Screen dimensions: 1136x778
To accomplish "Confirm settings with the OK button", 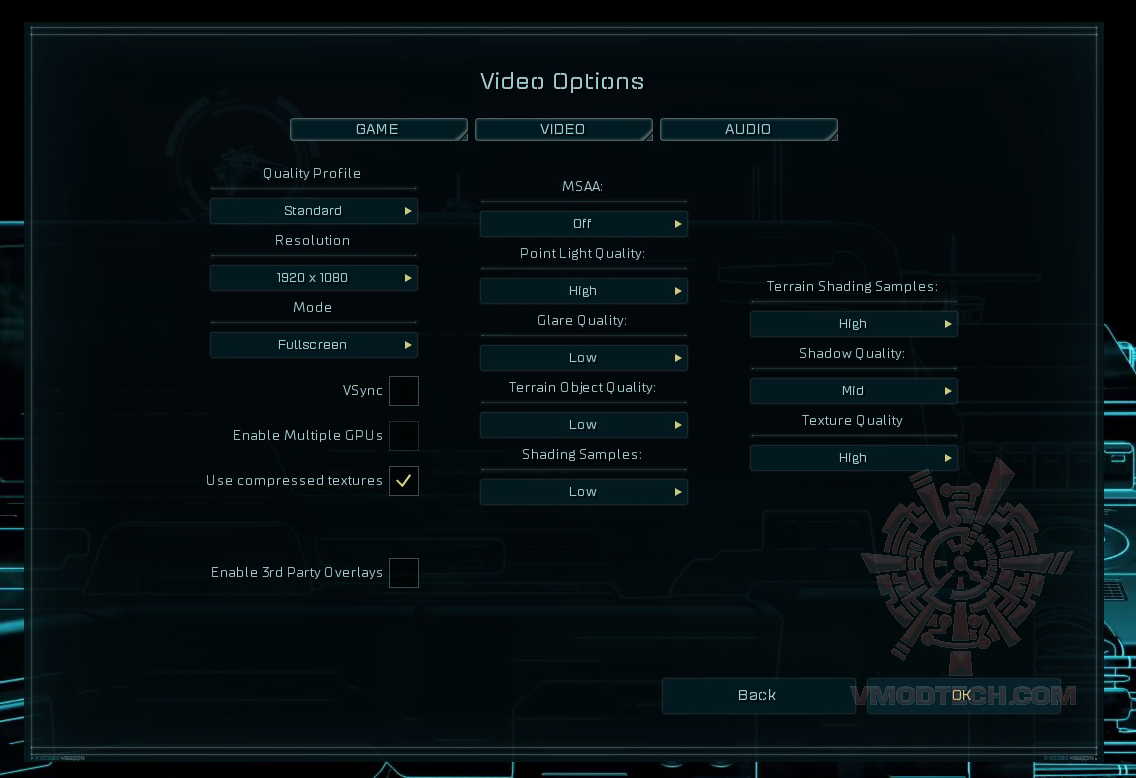I will pyautogui.click(x=962, y=696).
